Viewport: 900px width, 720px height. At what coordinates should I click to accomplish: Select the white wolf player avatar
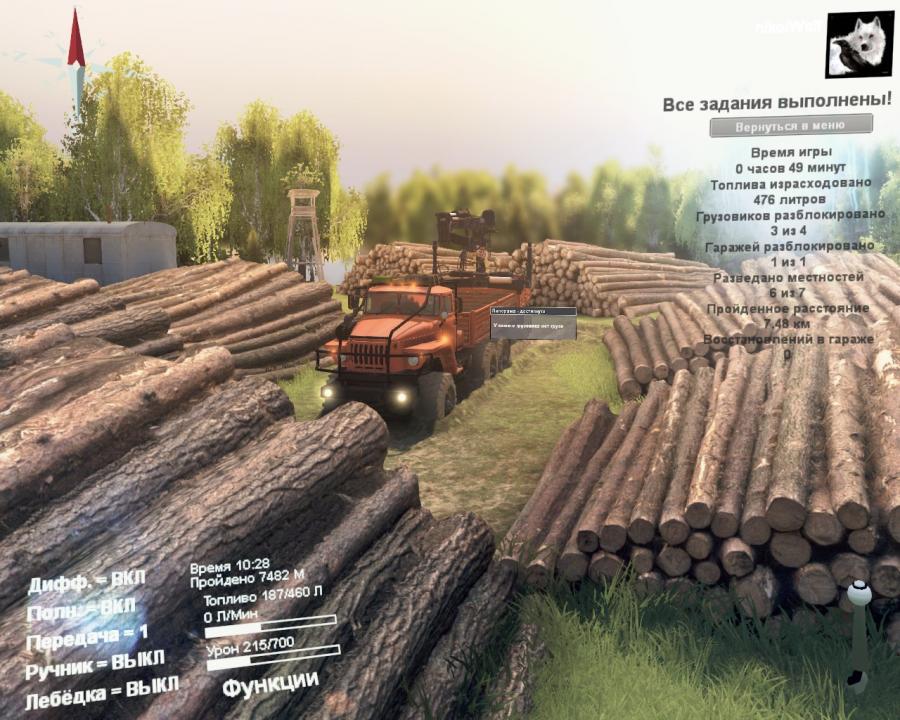click(x=860, y=45)
